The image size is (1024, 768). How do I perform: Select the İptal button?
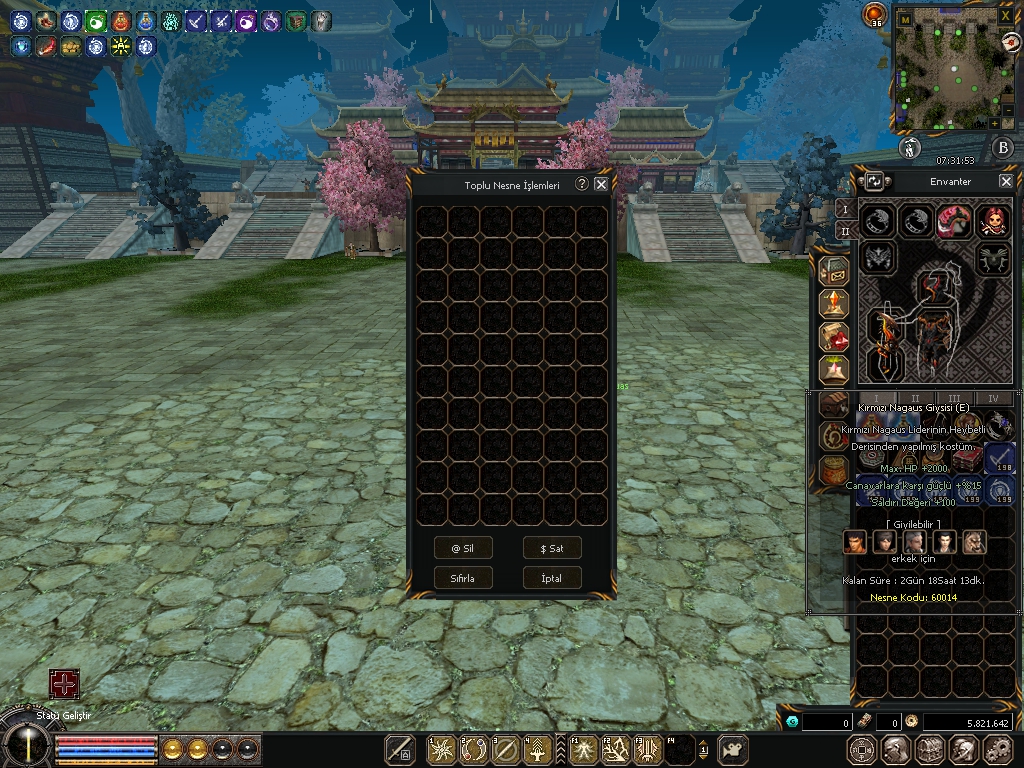[x=552, y=578]
